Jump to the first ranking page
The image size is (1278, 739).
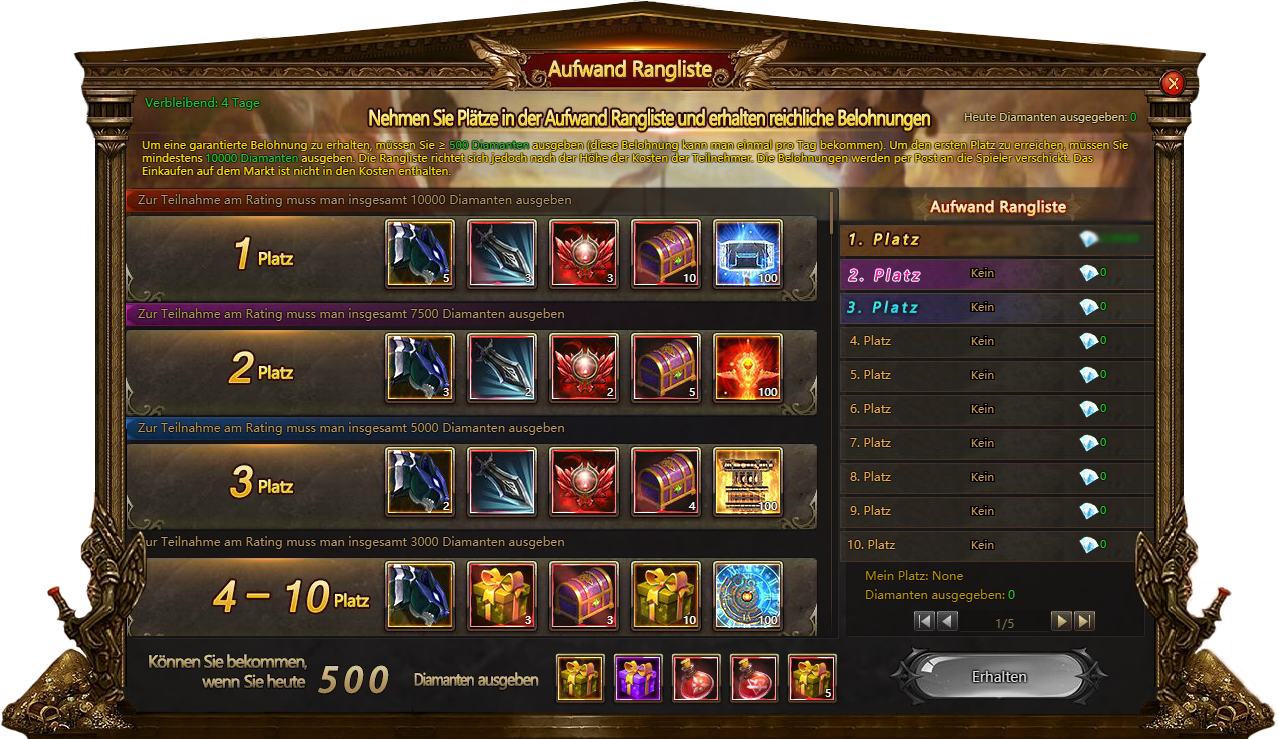(x=924, y=621)
